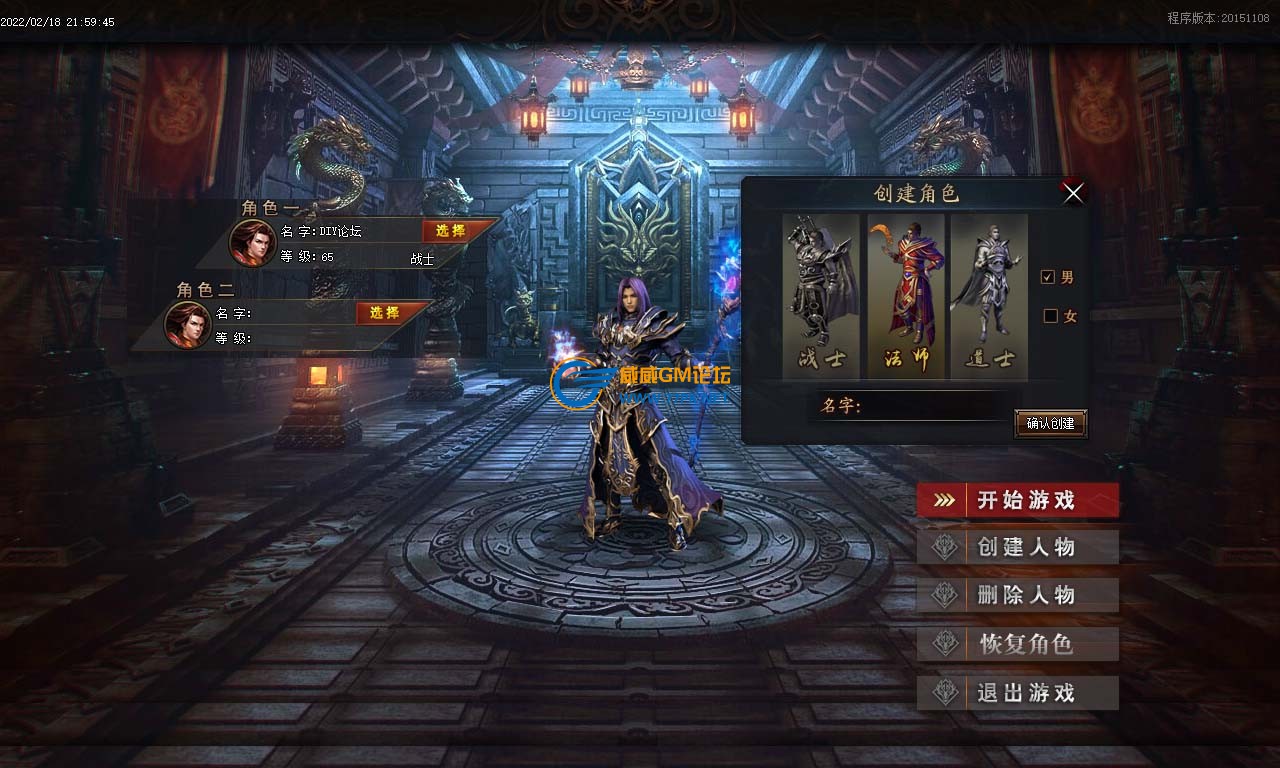
Task: Select the 角色二 character avatar portrait
Action: click(187, 324)
